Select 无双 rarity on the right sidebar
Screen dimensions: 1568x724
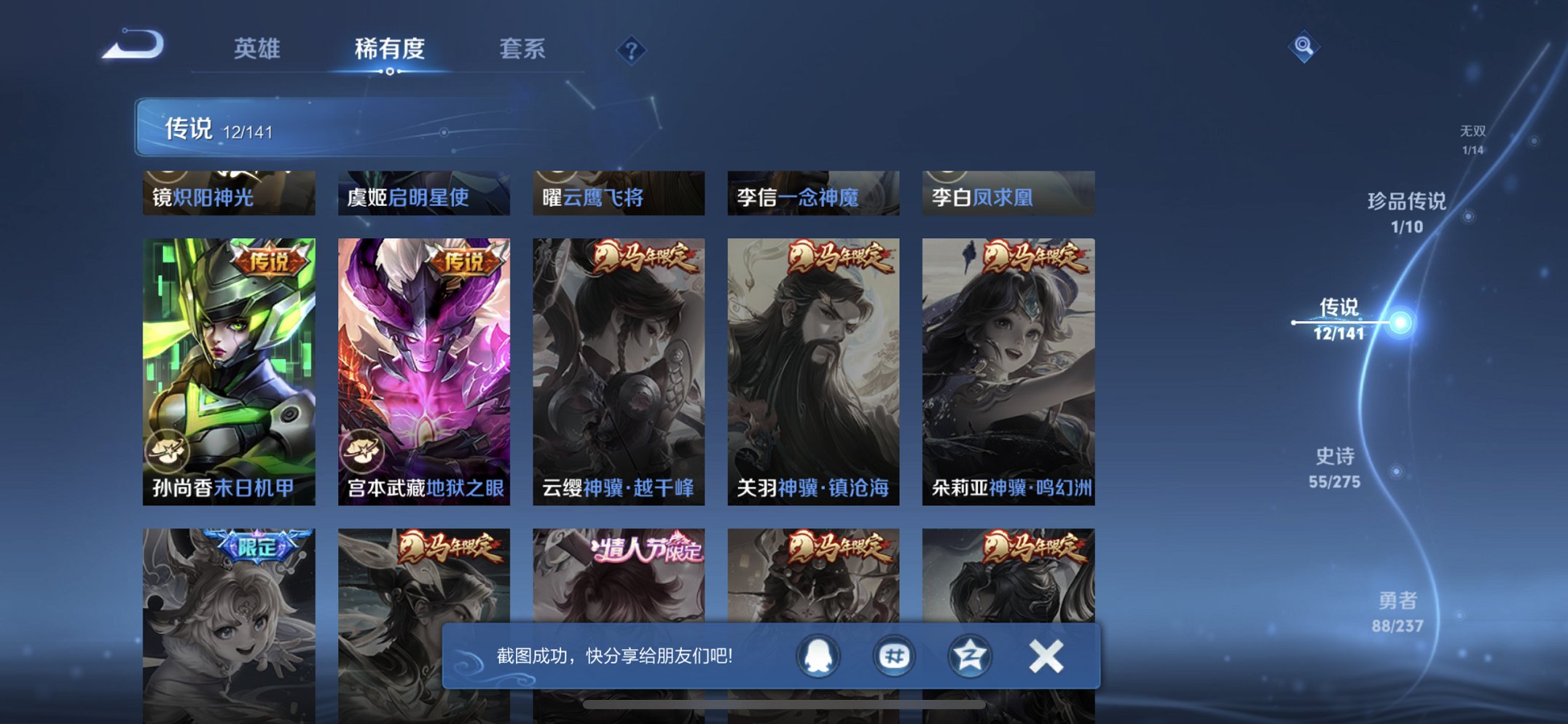[x=1472, y=139]
